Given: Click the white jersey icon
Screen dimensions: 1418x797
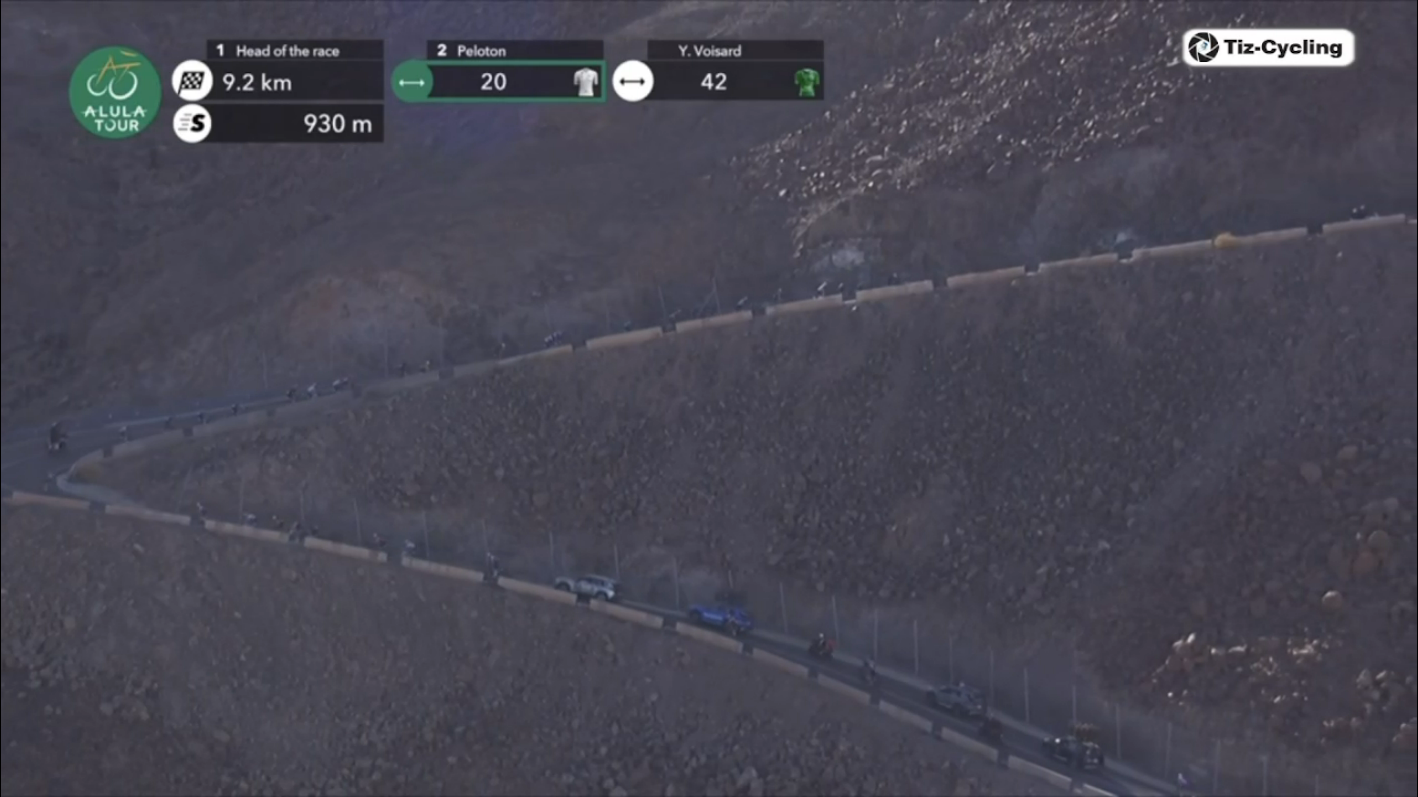Looking at the screenshot, I should point(586,82).
